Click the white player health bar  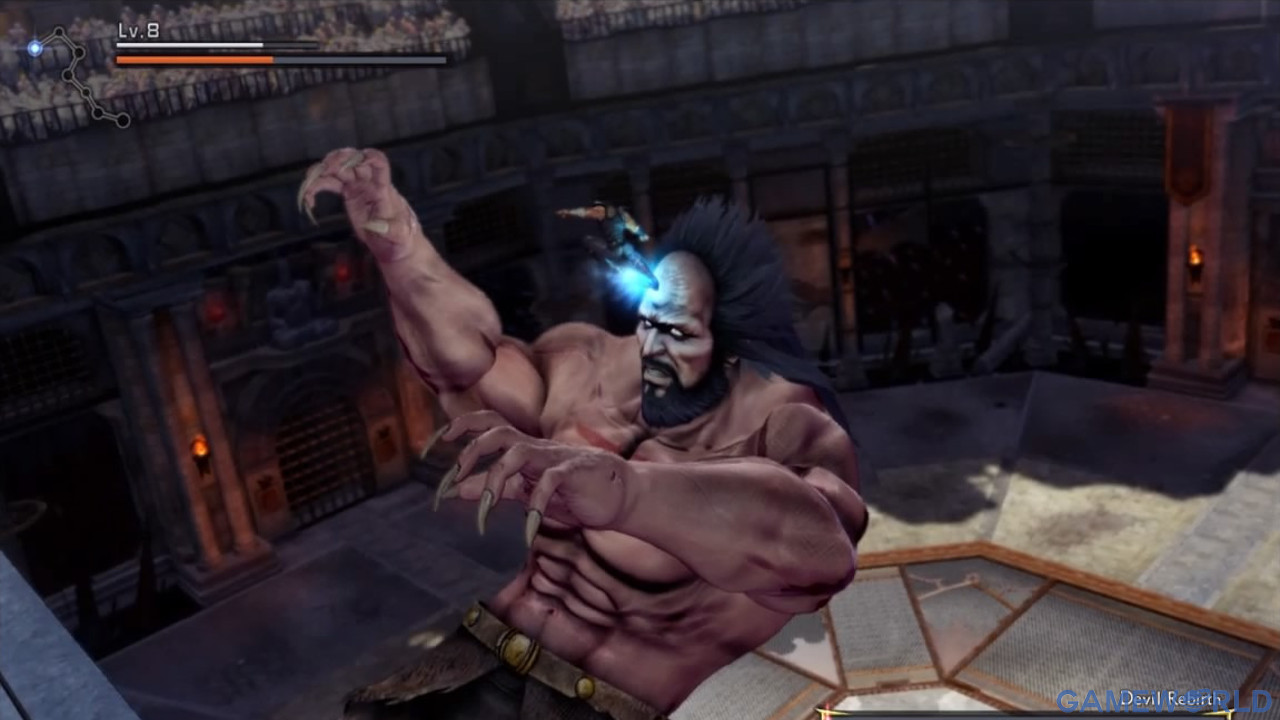coord(190,46)
